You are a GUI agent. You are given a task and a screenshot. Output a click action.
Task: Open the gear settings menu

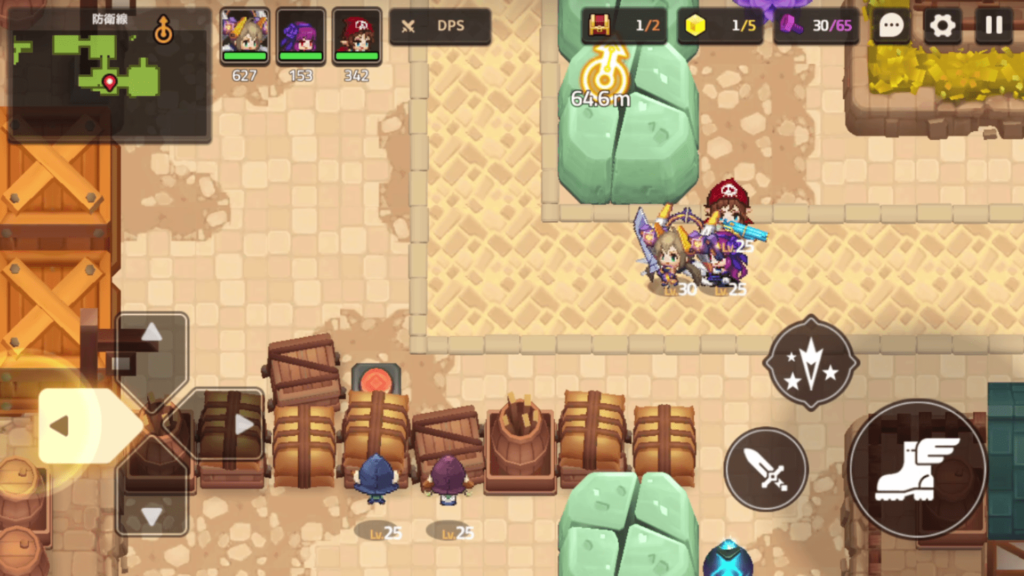(942, 26)
